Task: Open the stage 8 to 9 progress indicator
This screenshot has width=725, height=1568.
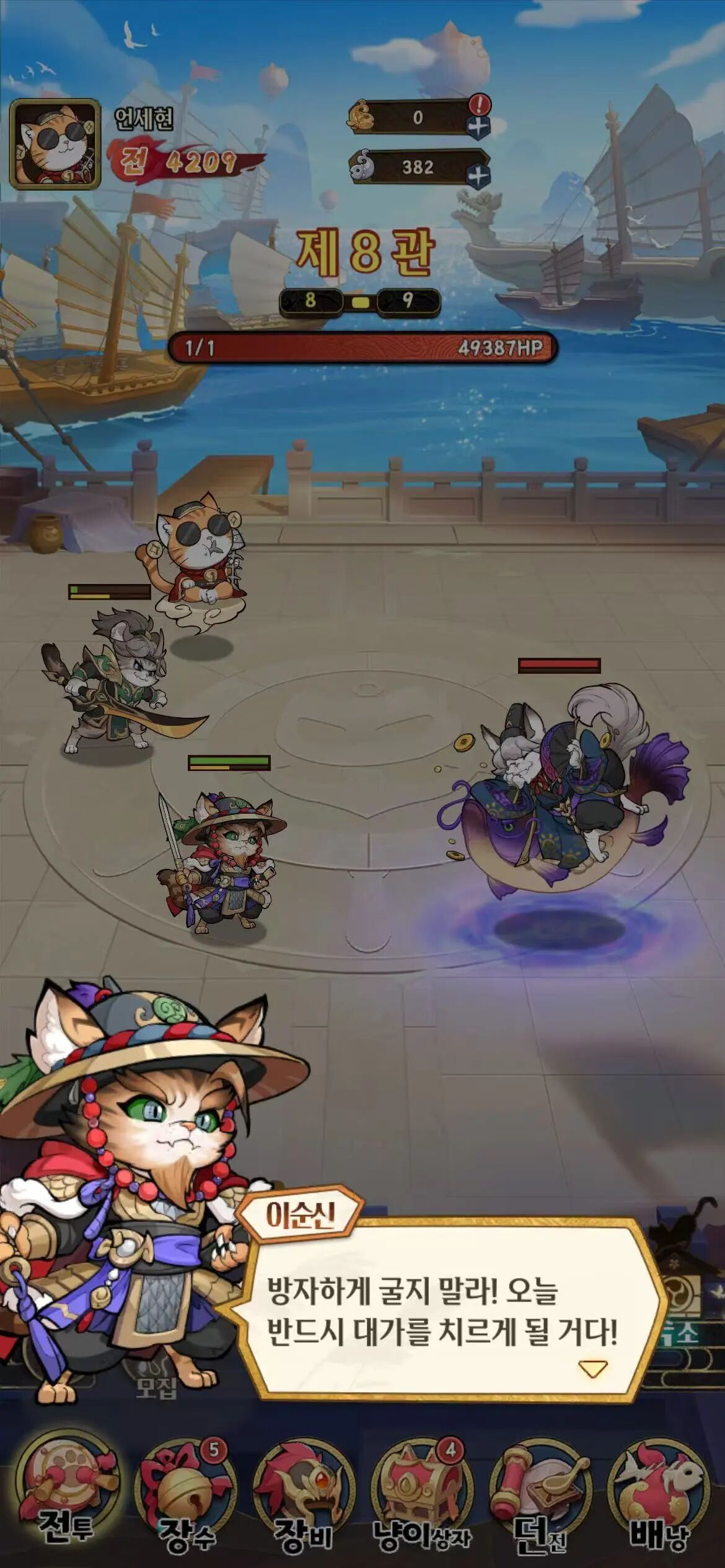Action: [x=359, y=302]
